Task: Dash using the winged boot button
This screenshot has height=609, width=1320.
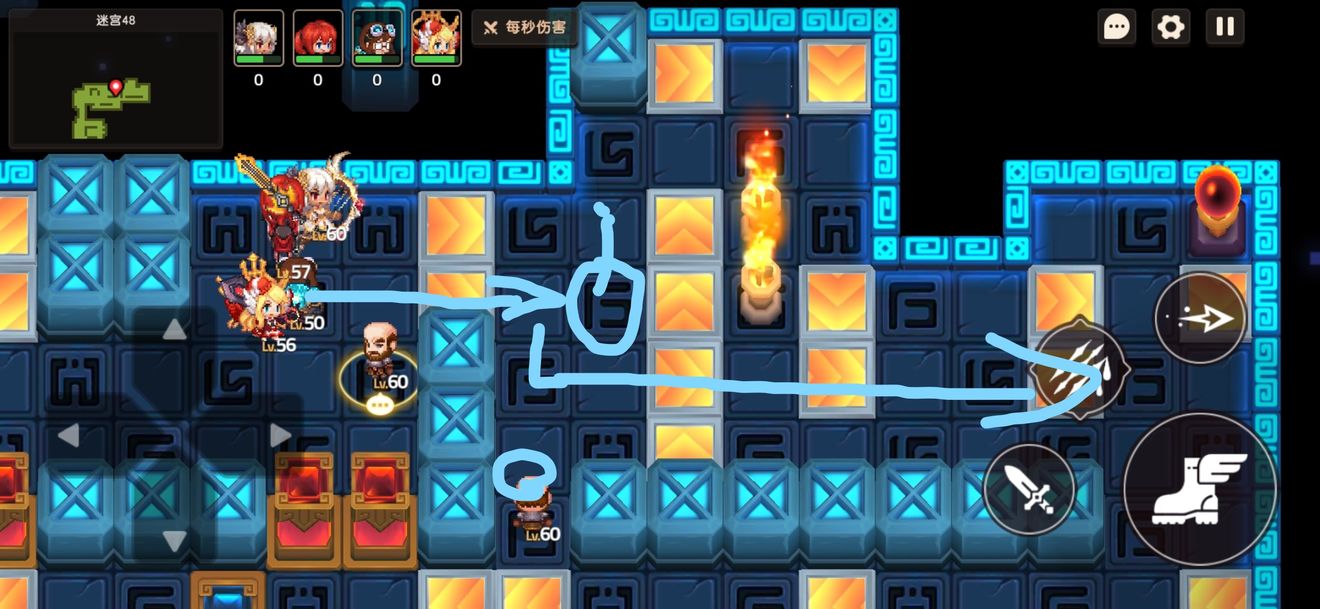Action: click(1199, 489)
